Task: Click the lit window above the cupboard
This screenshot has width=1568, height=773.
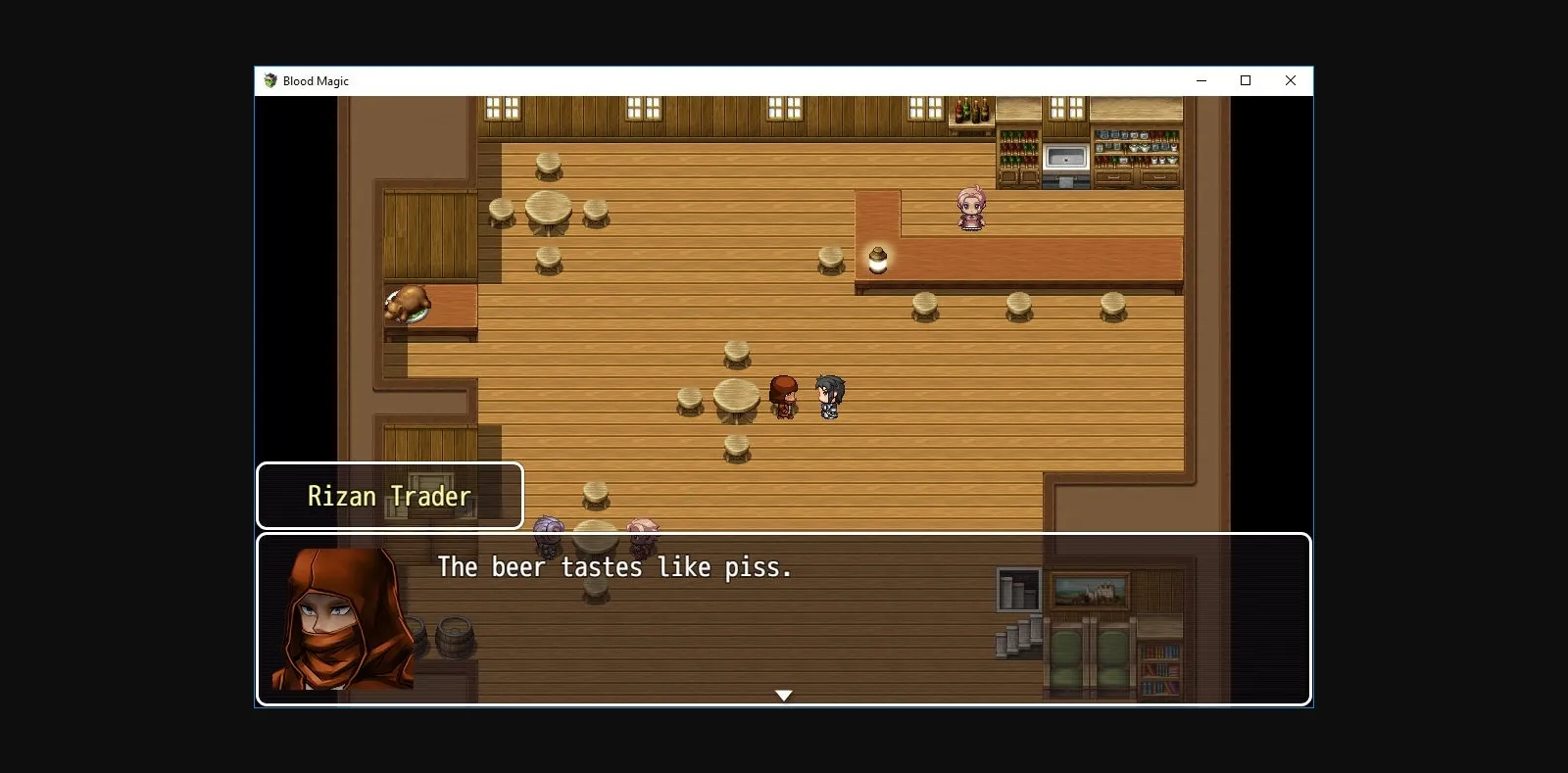Action: click(1065, 108)
